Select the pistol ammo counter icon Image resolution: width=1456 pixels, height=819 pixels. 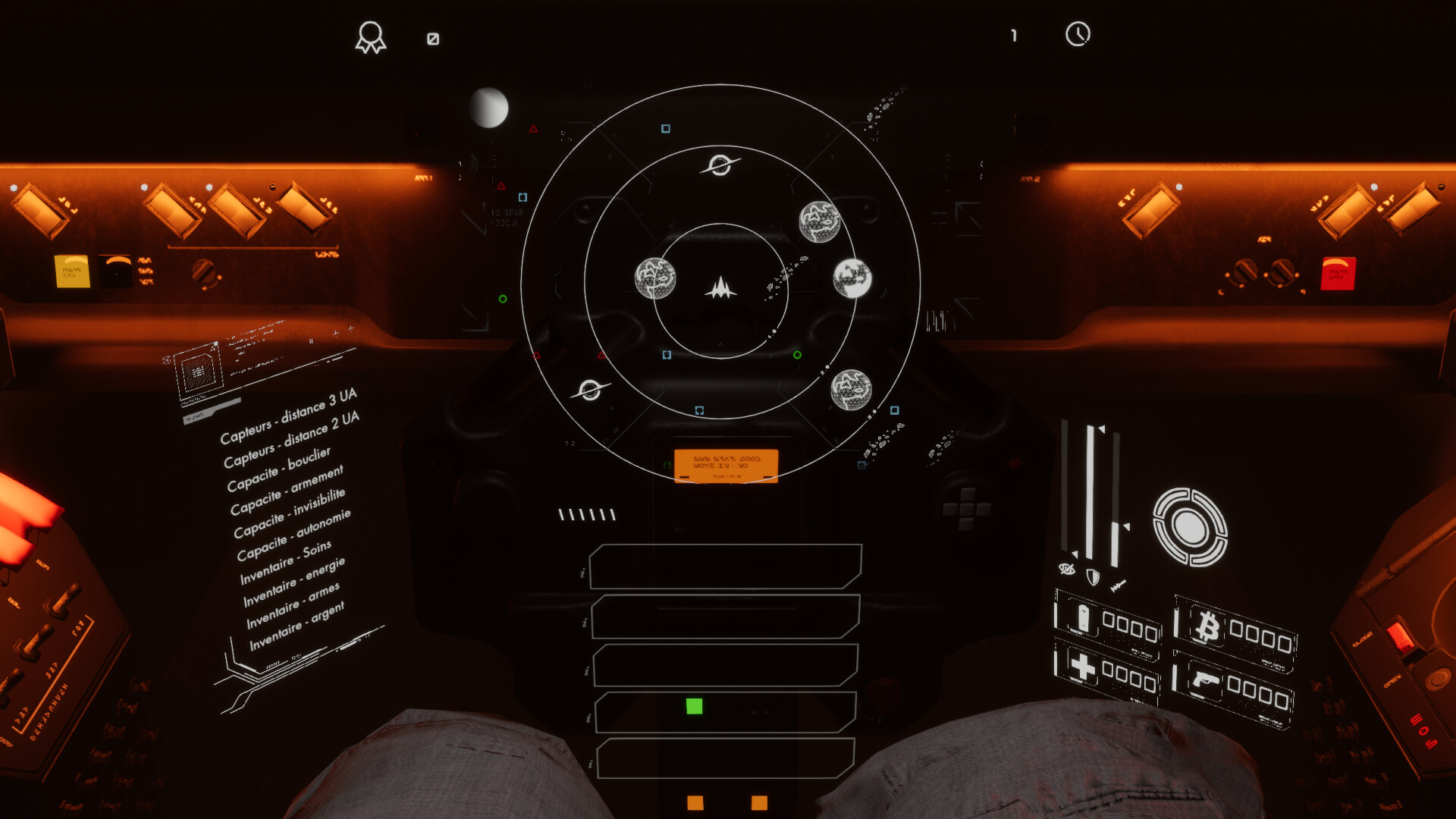pos(1207,681)
